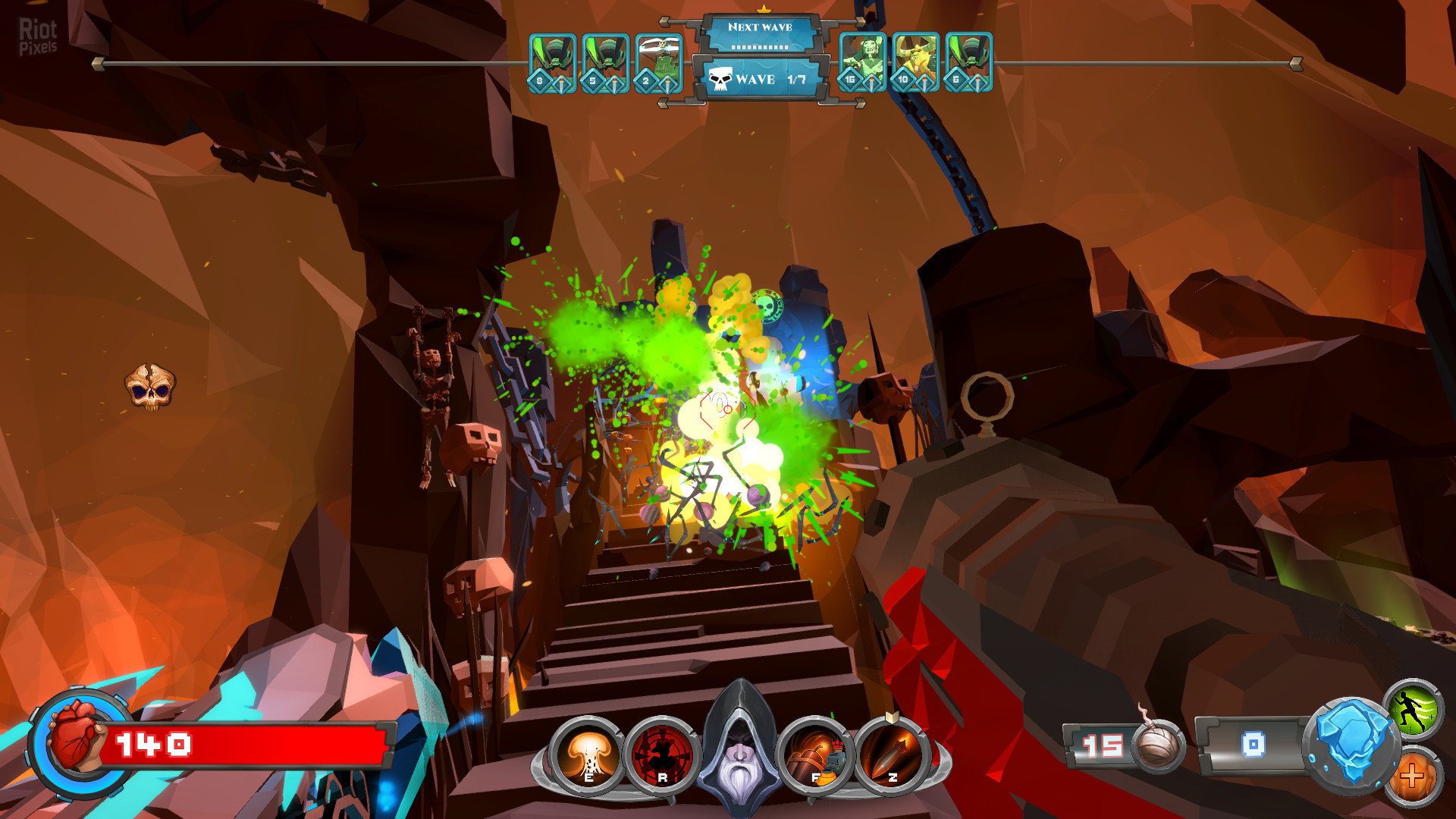Activate the flaming rocket ability
The image size is (1456, 819).
[x=893, y=754]
